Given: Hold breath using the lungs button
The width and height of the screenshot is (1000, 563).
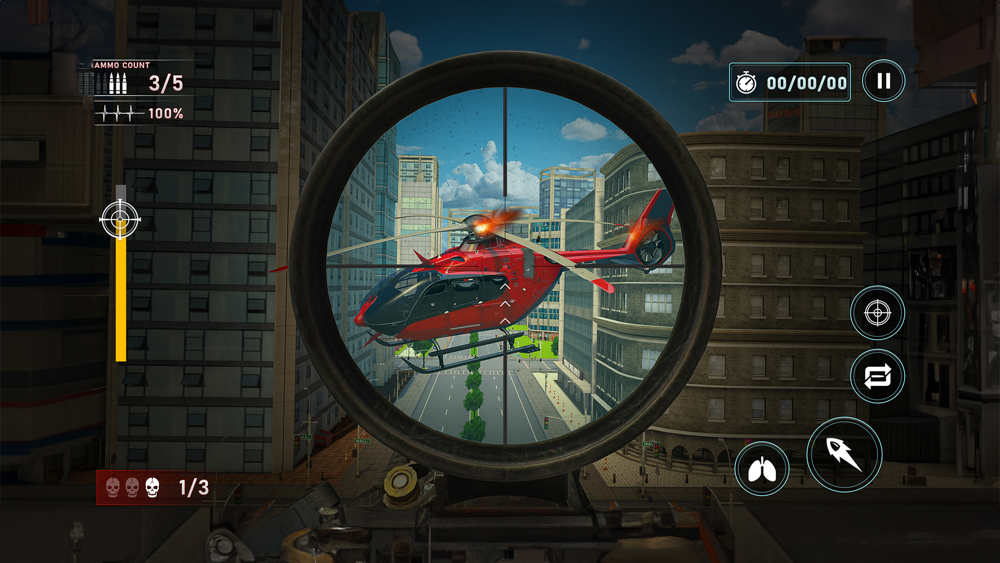Looking at the screenshot, I should tap(762, 469).
